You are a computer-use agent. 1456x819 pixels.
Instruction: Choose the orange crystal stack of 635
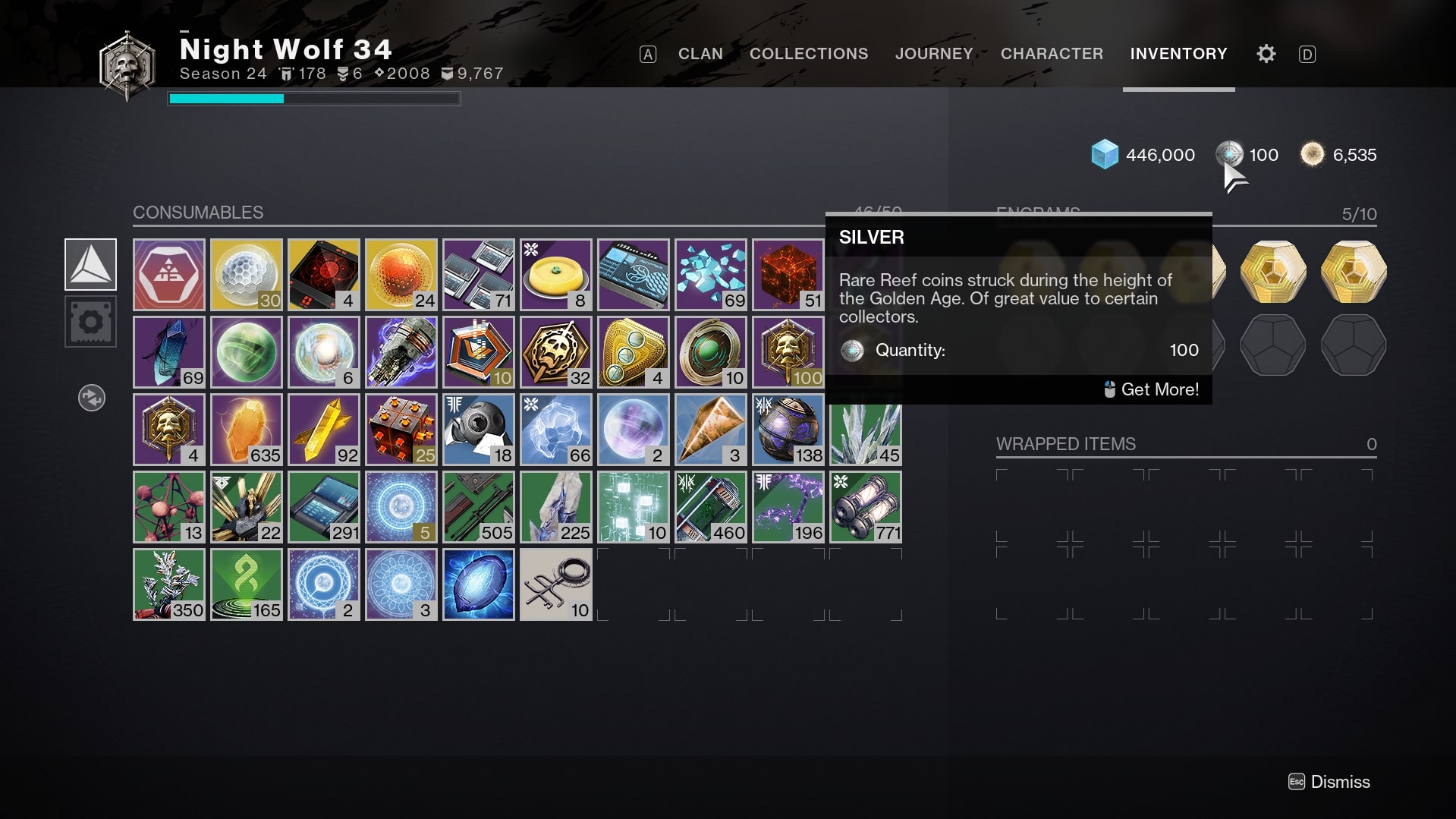[x=246, y=430]
